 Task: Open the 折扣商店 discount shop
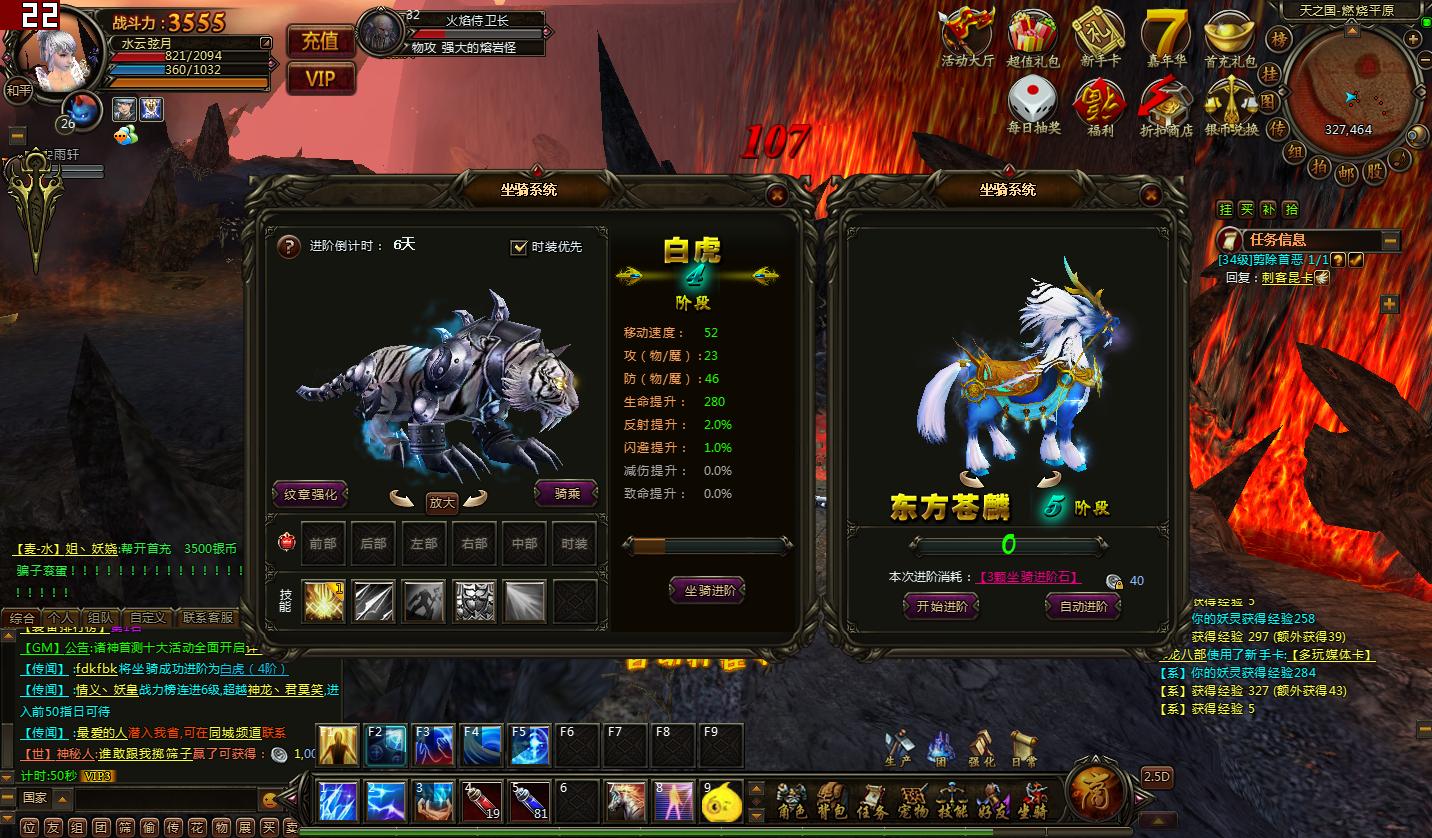pyautogui.click(x=1166, y=105)
